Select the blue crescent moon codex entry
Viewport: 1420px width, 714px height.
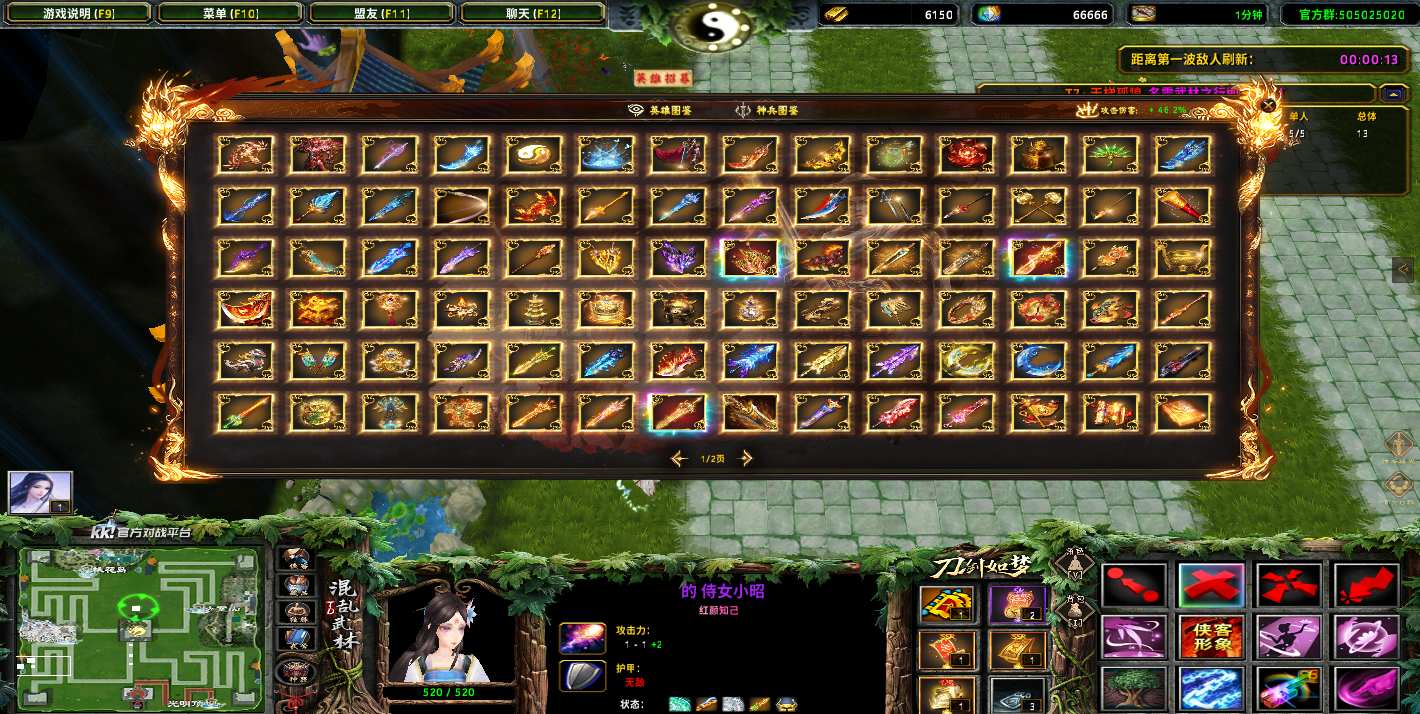point(1038,360)
